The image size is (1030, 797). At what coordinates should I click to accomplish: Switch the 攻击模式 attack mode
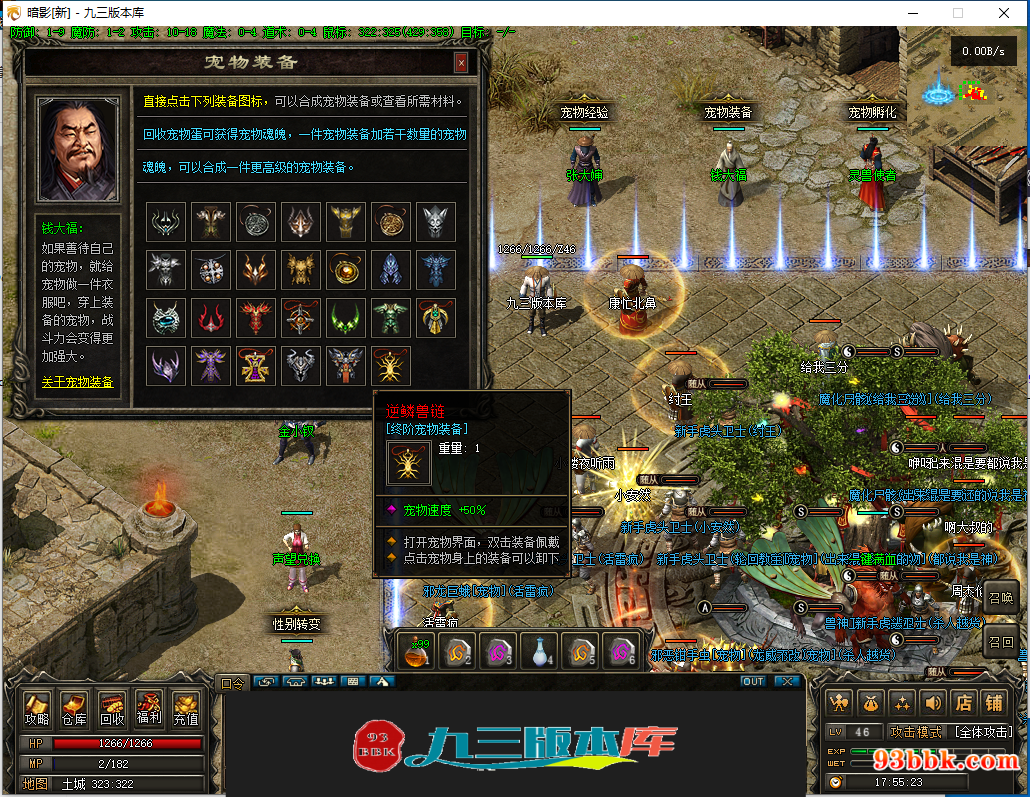click(916, 732)
